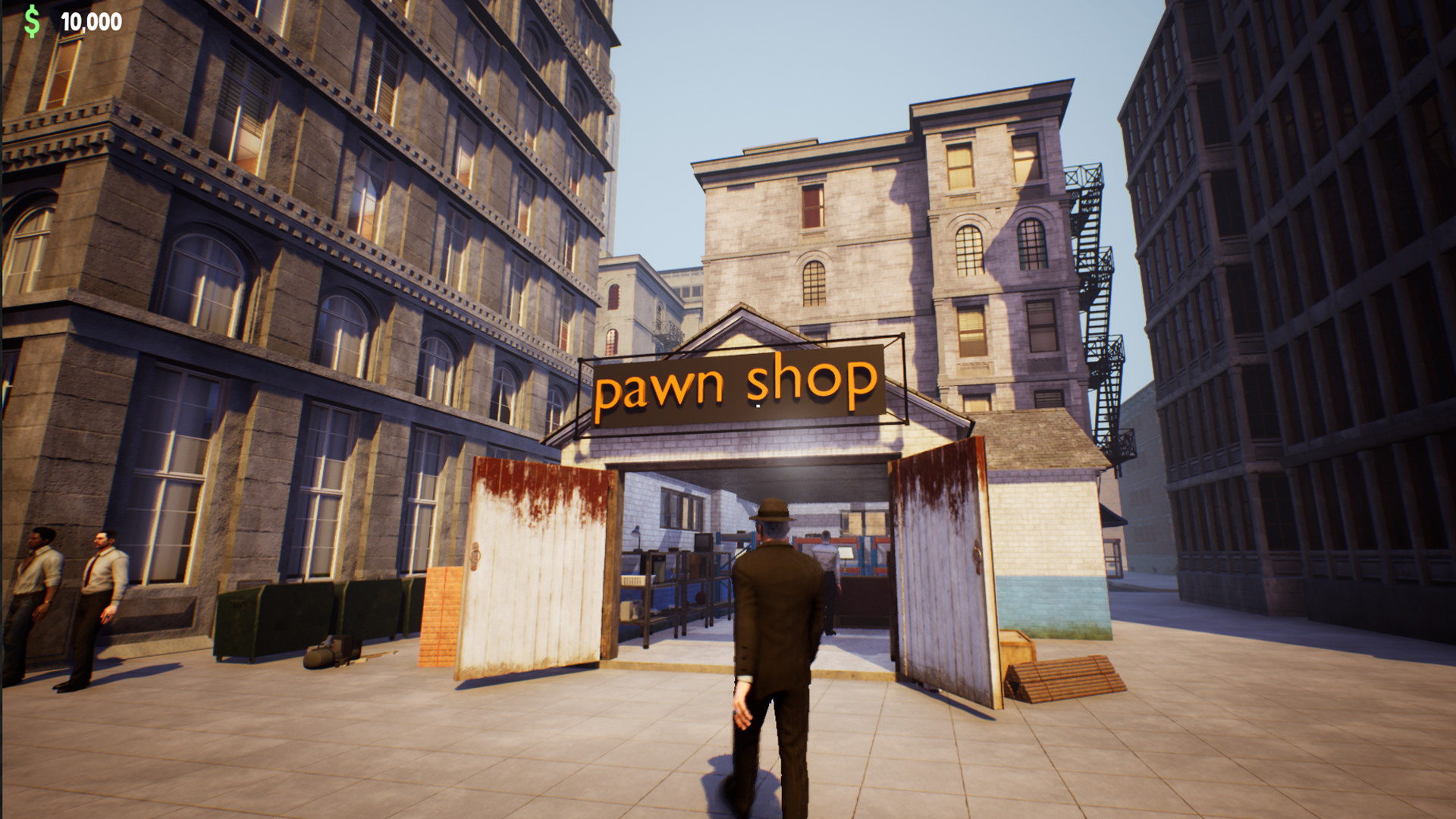1456x819 pixels.
Task: Click the padlock latch on the right door
Action: tap(977, 556)
